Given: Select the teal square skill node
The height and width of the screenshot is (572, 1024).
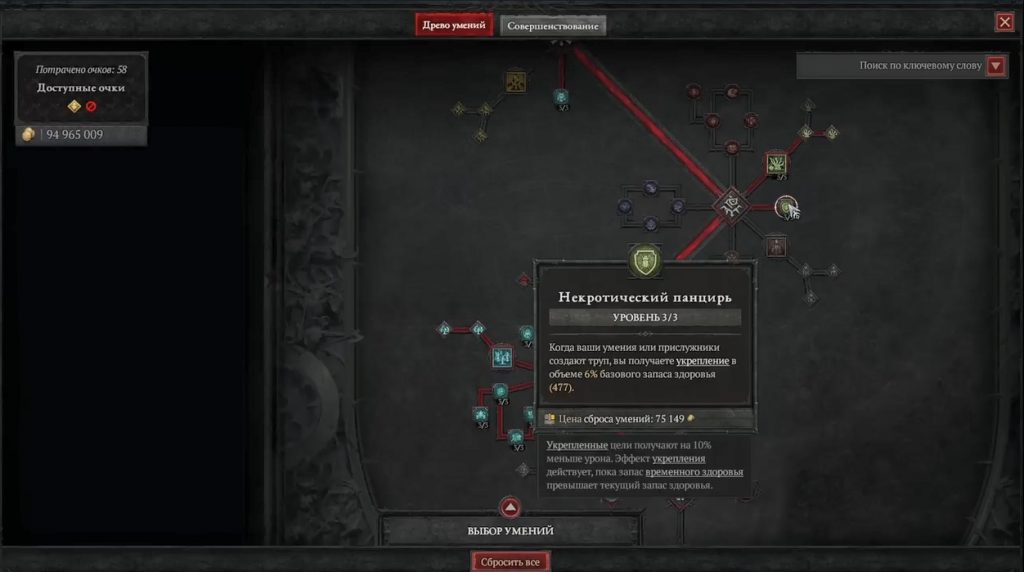Looking at the screenshot, I should (502, 356).
